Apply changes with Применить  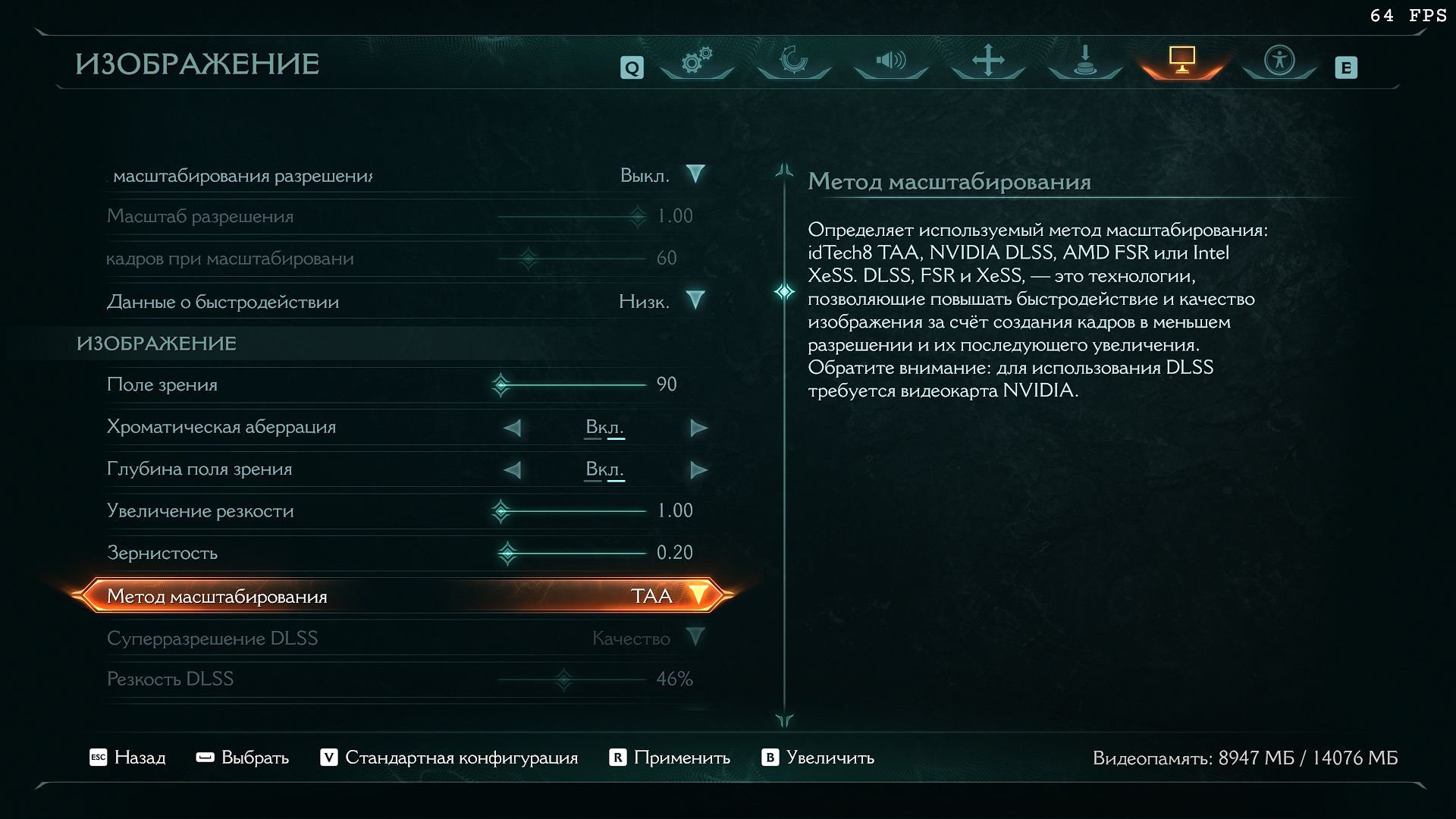pyautogui.click(x=670, y=758)
